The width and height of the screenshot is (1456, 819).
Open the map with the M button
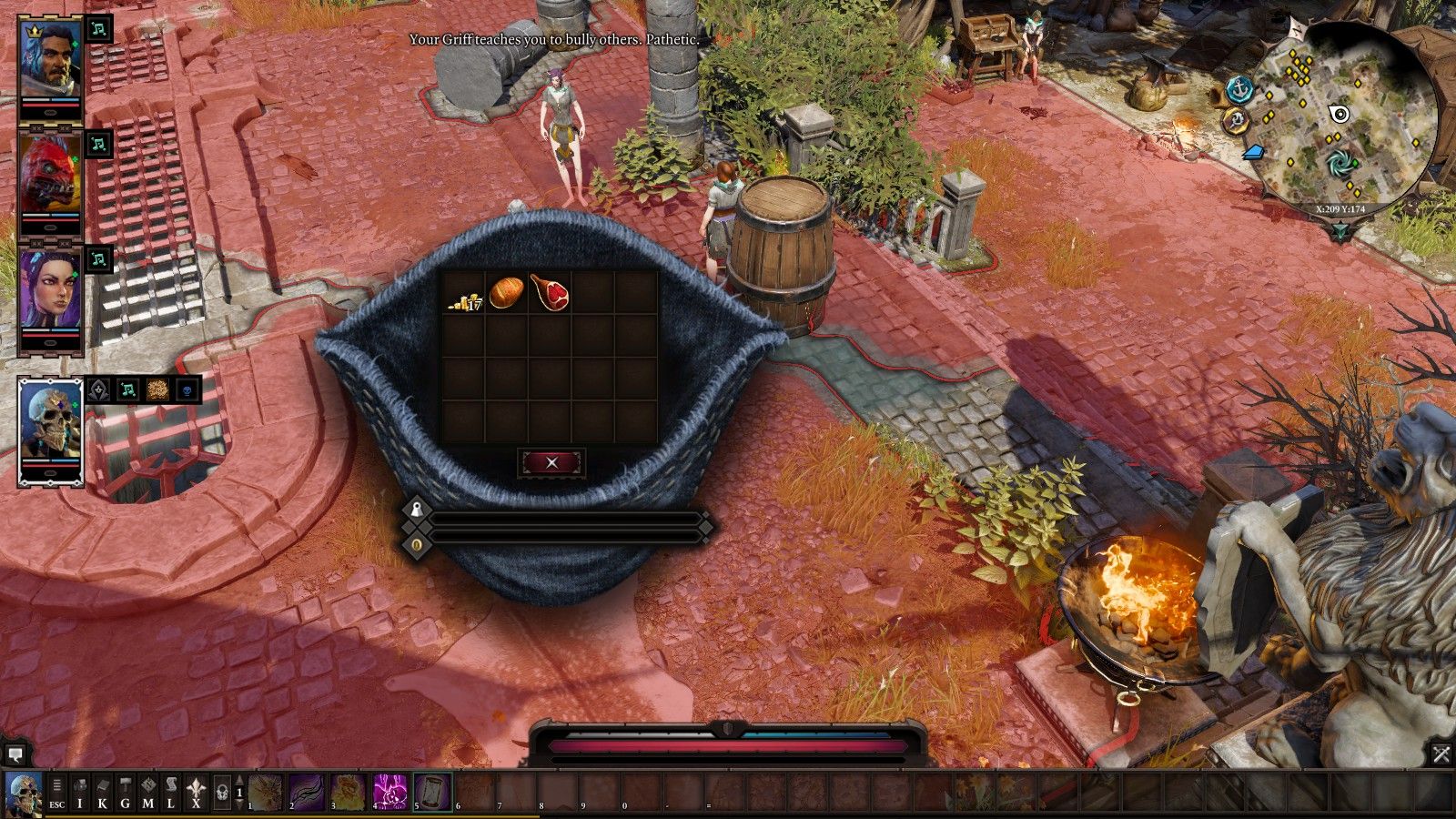click(x=148, y=793)
